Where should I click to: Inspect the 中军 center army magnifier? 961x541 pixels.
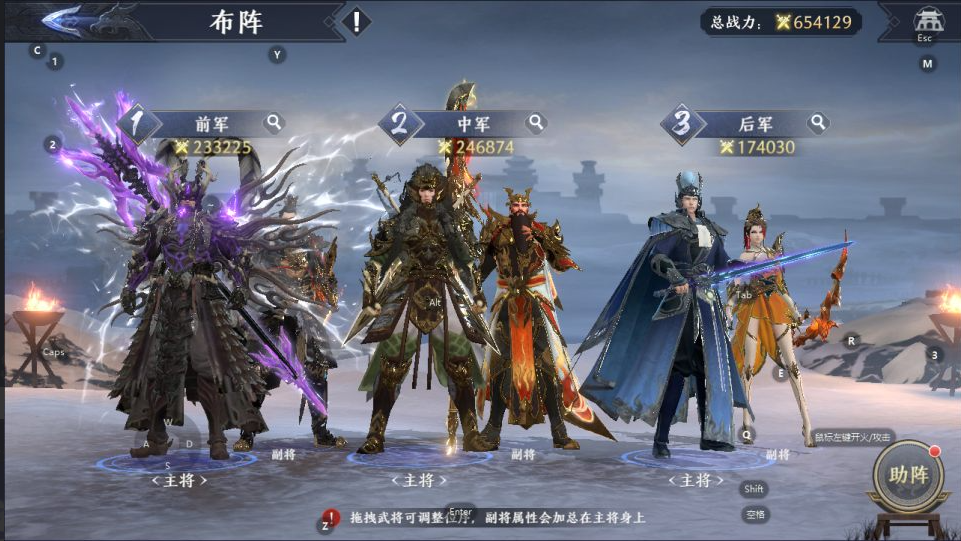pyautogui.click(x=537, y=123)
